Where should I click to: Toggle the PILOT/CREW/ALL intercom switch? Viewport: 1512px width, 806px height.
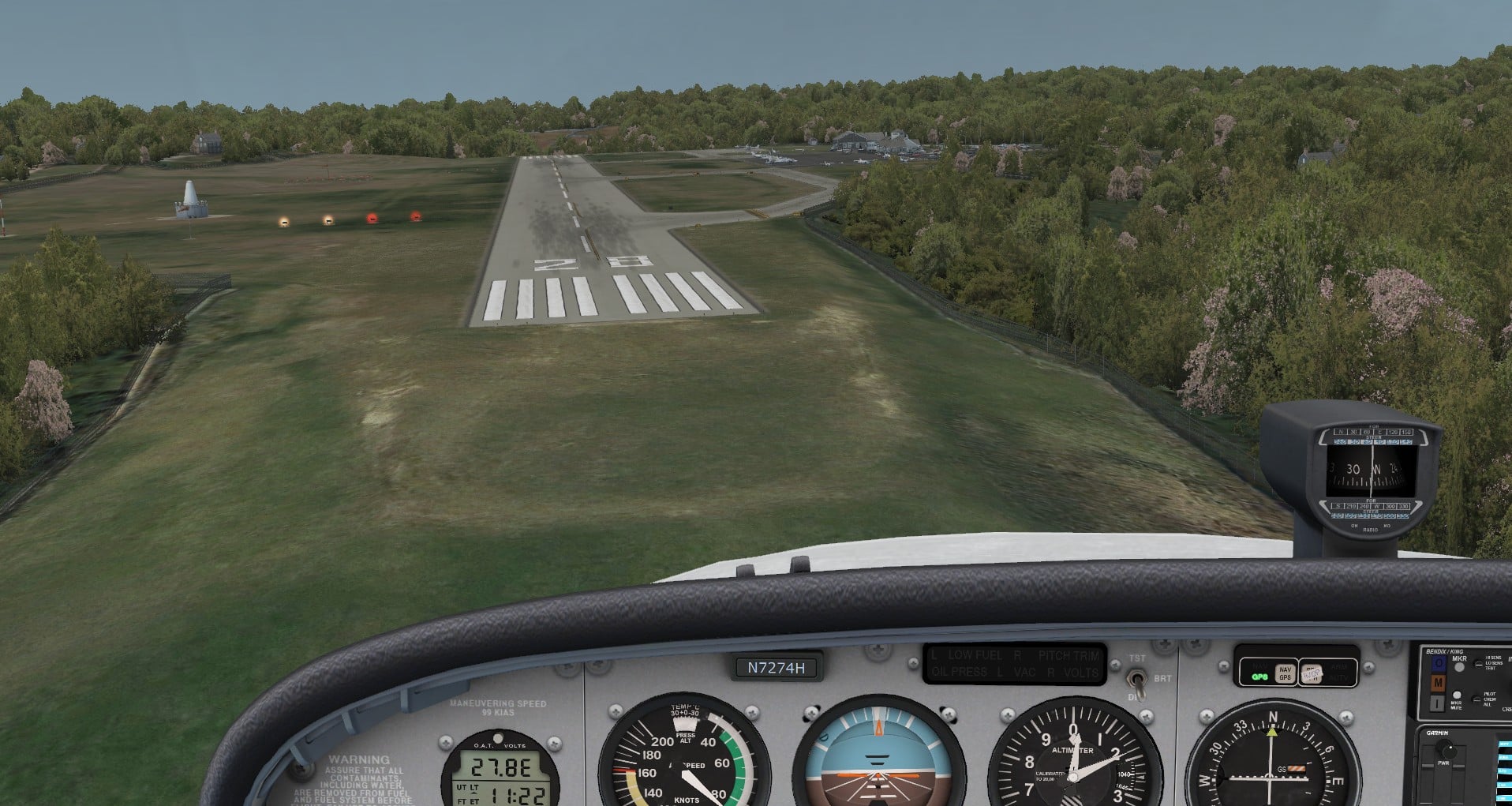point(1476,699)
